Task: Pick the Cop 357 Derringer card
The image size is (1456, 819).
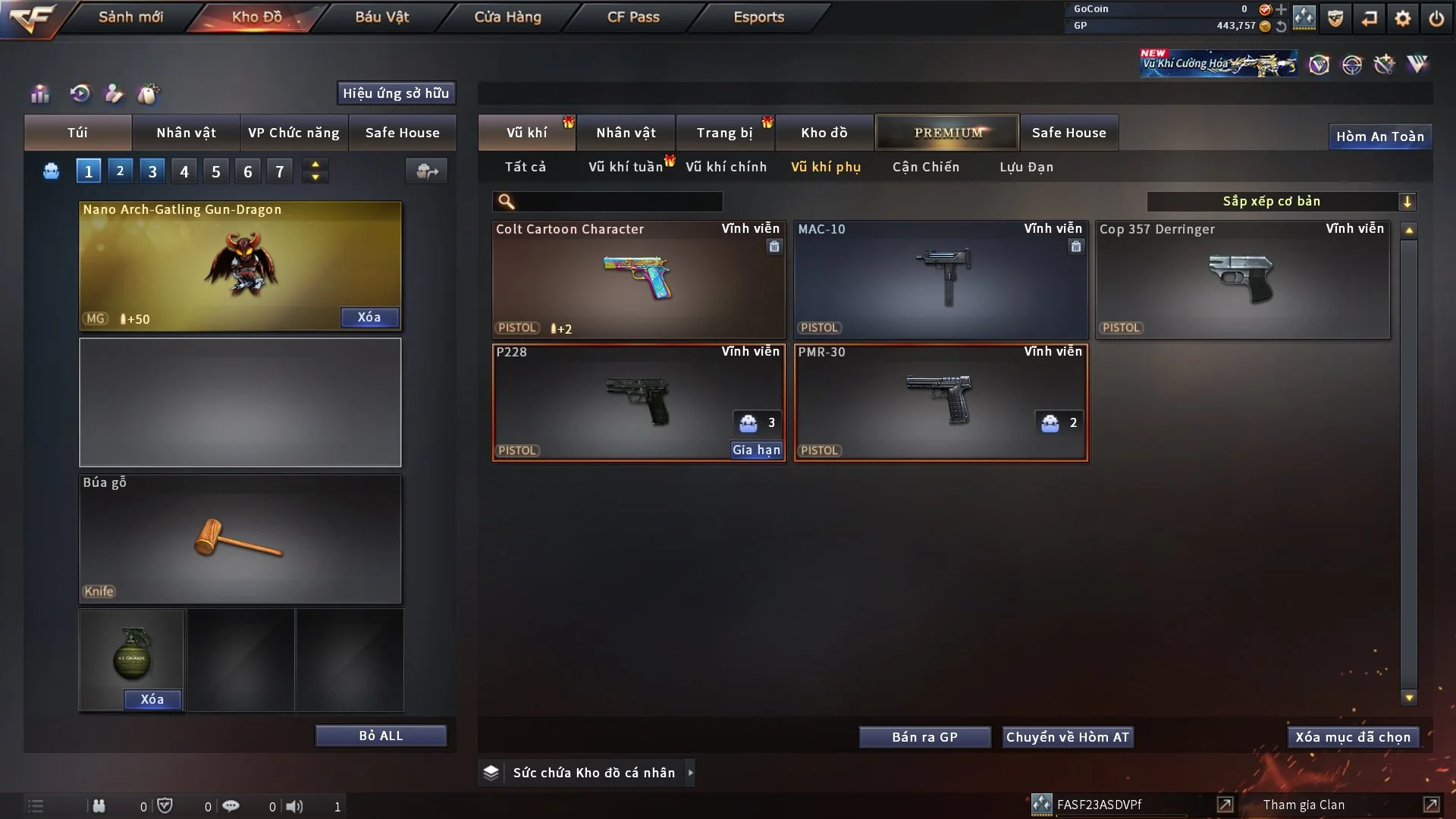Action: pyautogui.click(x=1242, y=279)
